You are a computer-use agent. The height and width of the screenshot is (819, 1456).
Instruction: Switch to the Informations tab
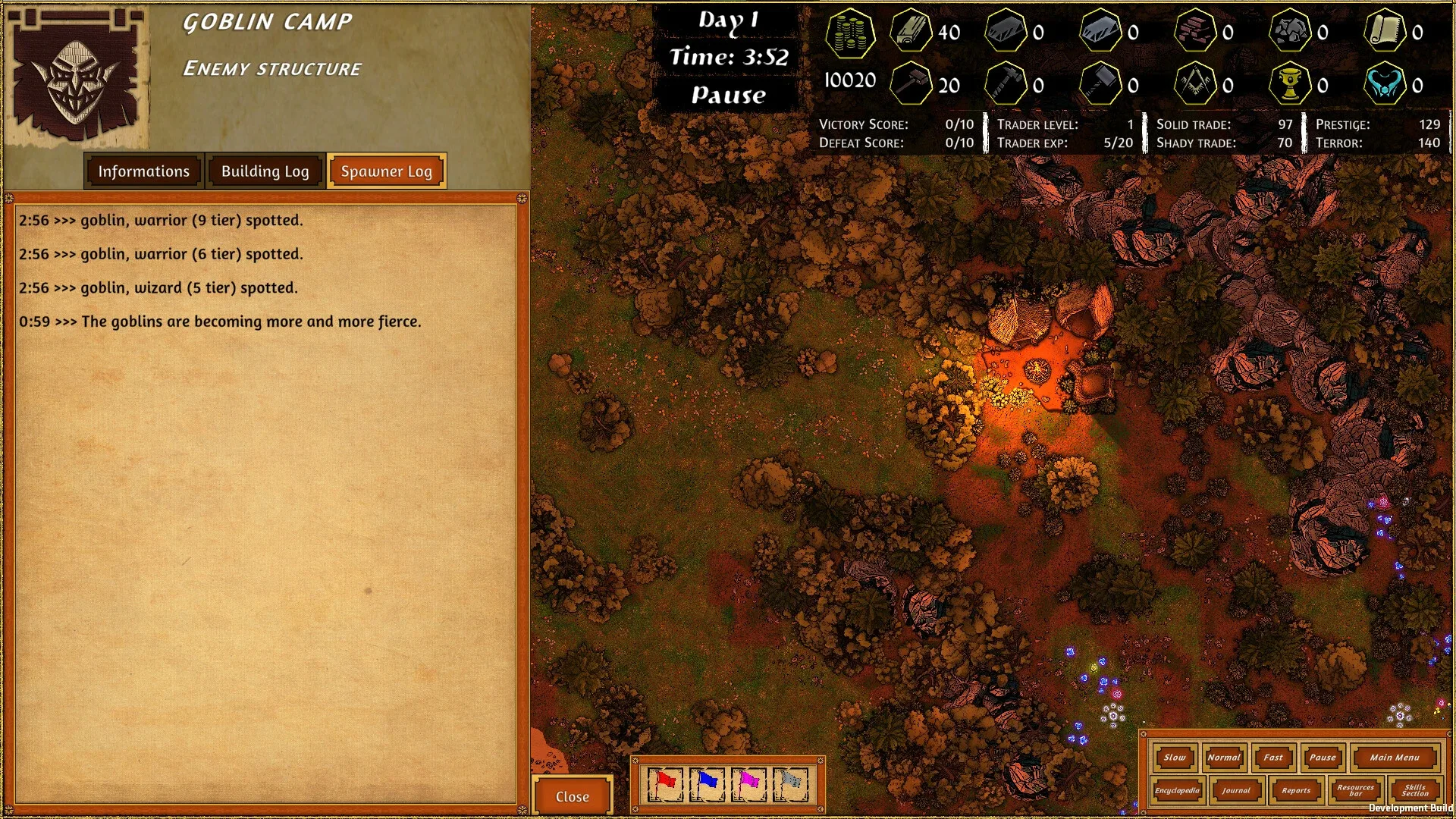143,171
